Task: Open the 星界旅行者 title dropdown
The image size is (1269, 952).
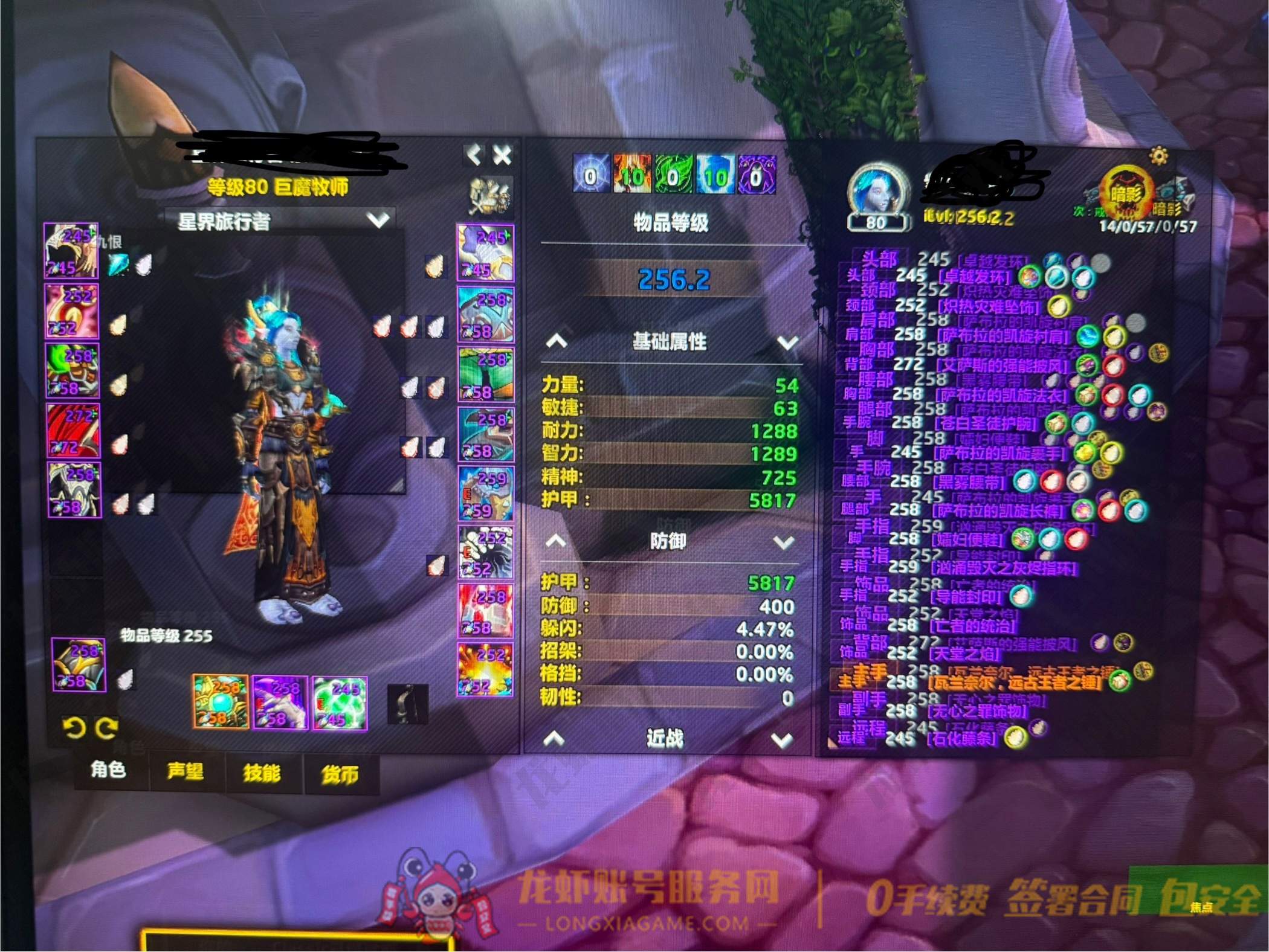Action: pyautogui.click(x=379, y=220)
